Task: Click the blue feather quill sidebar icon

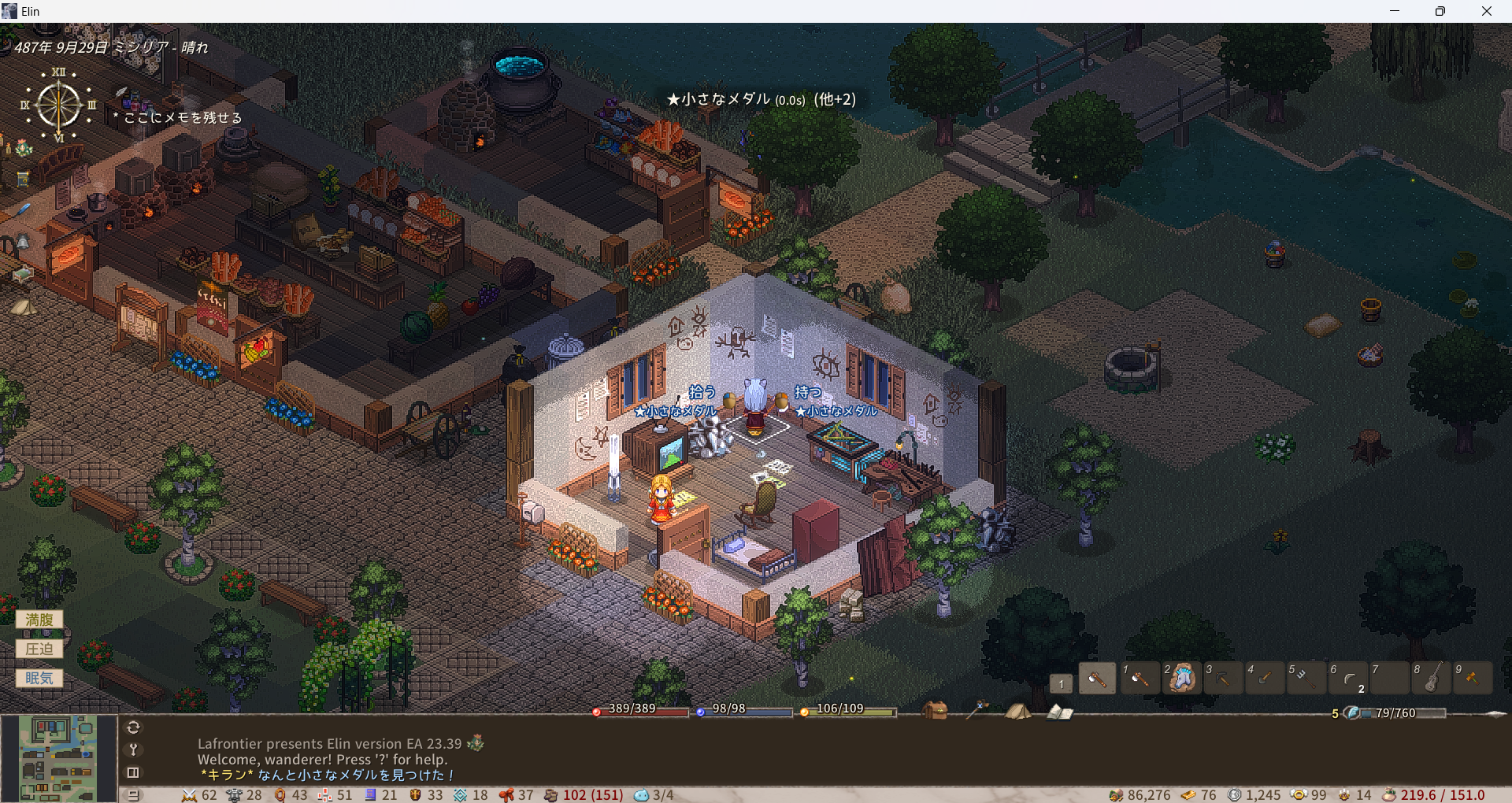Action: point(23,209)
